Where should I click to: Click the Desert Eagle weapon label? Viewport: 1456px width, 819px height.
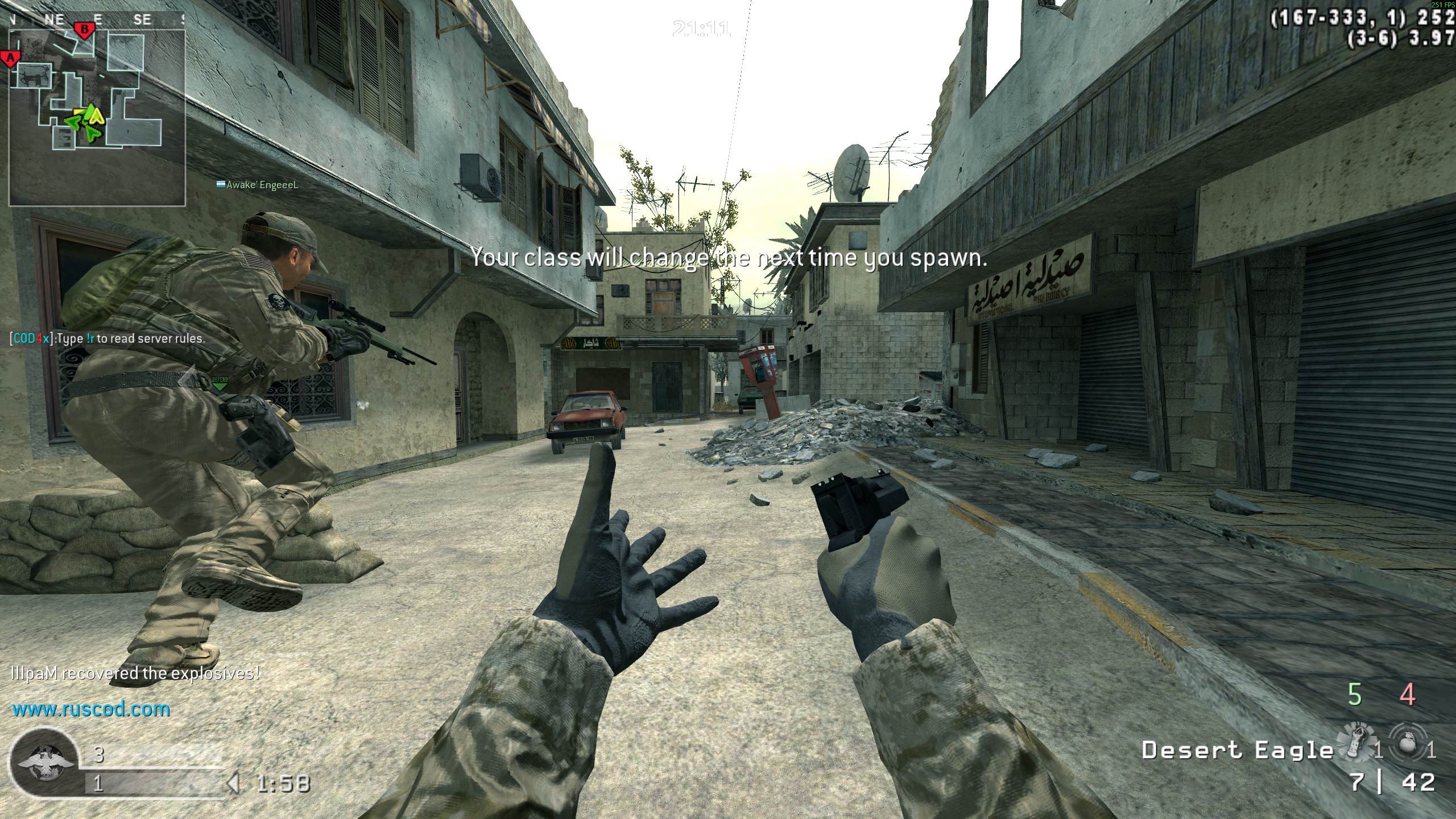point(1237,751)
